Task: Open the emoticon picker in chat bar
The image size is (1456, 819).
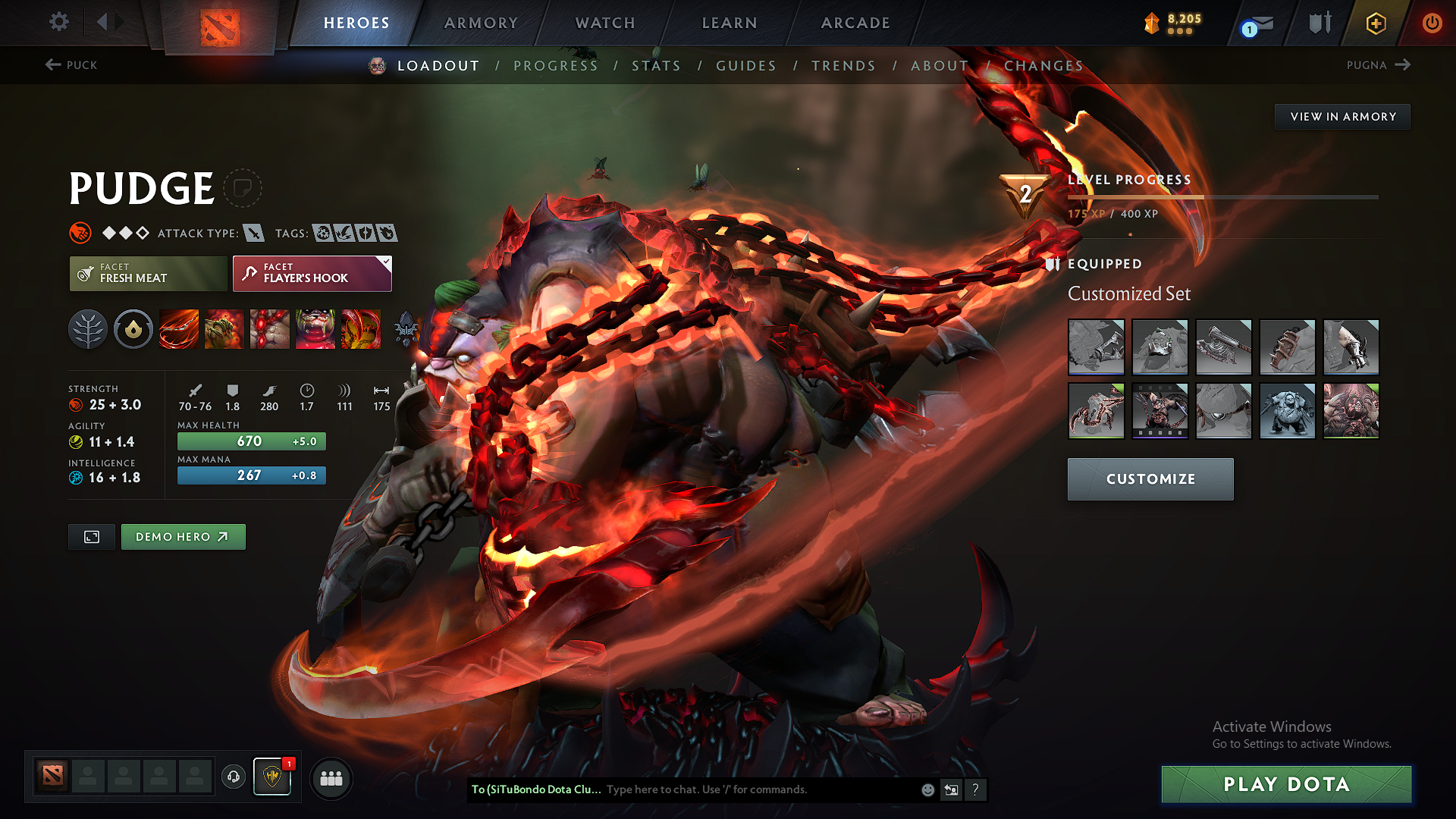Action: coord(927,789)
